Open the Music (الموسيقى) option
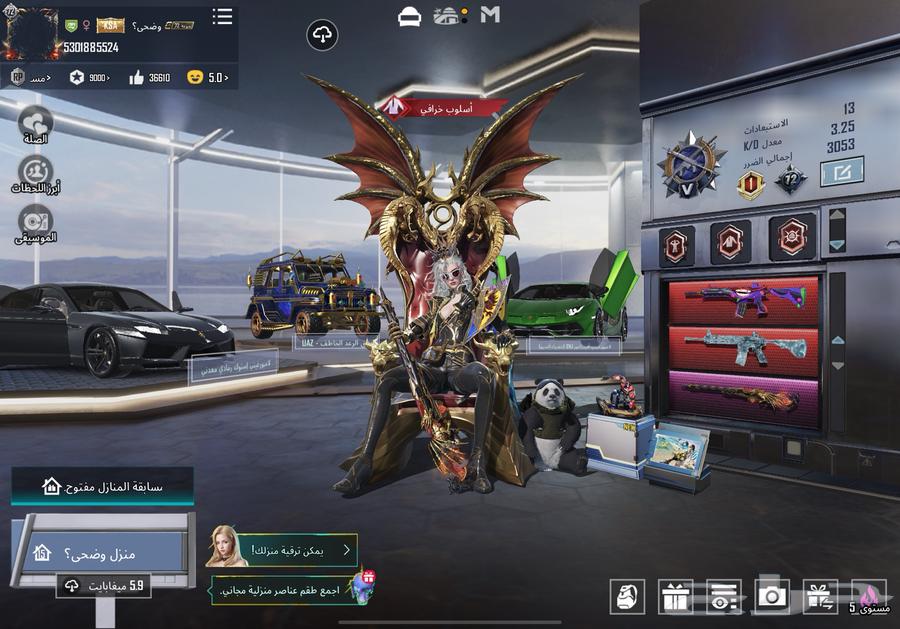 click(x=36, y=222)
